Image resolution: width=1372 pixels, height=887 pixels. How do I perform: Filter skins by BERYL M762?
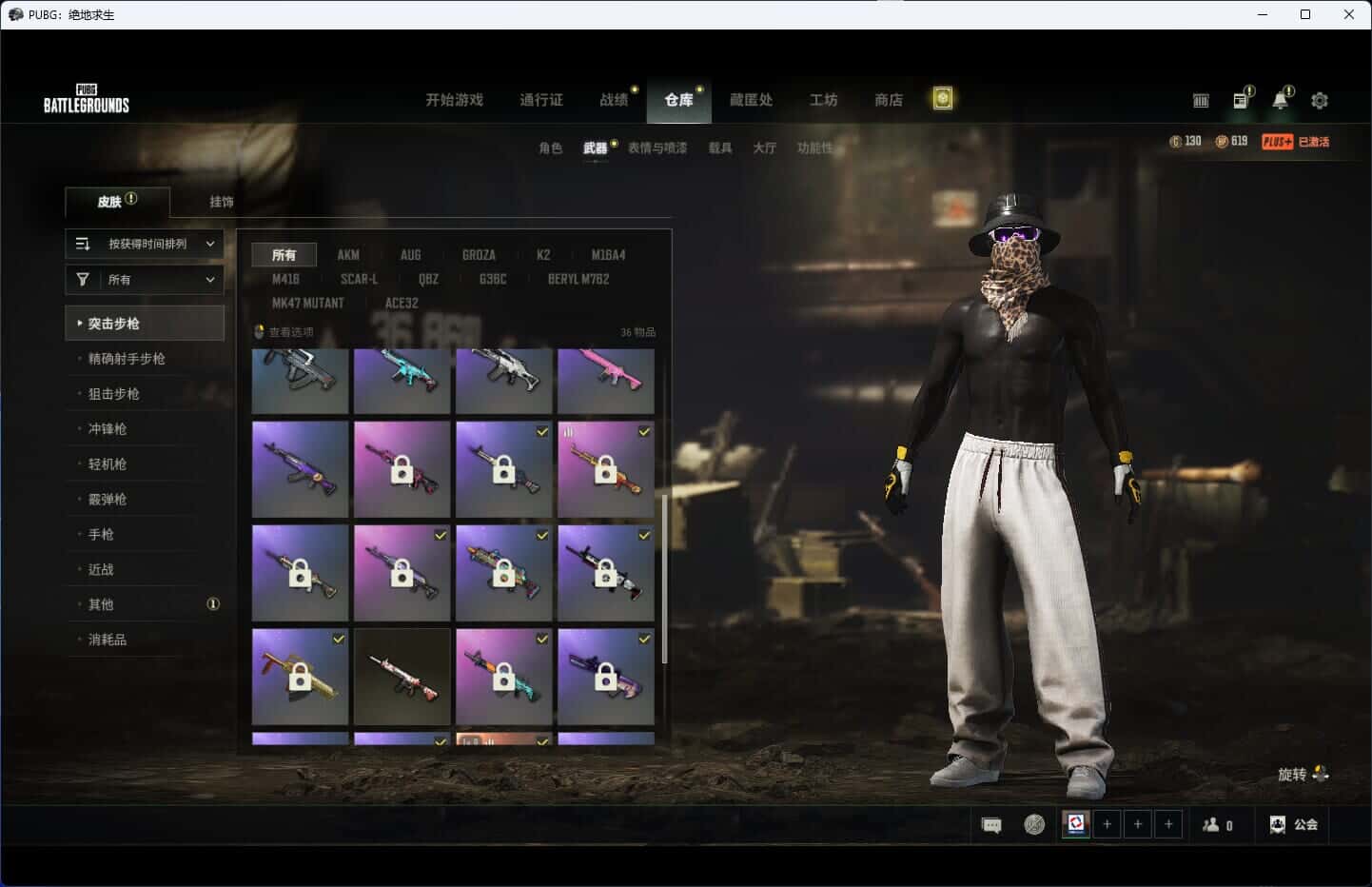(578, 279)
